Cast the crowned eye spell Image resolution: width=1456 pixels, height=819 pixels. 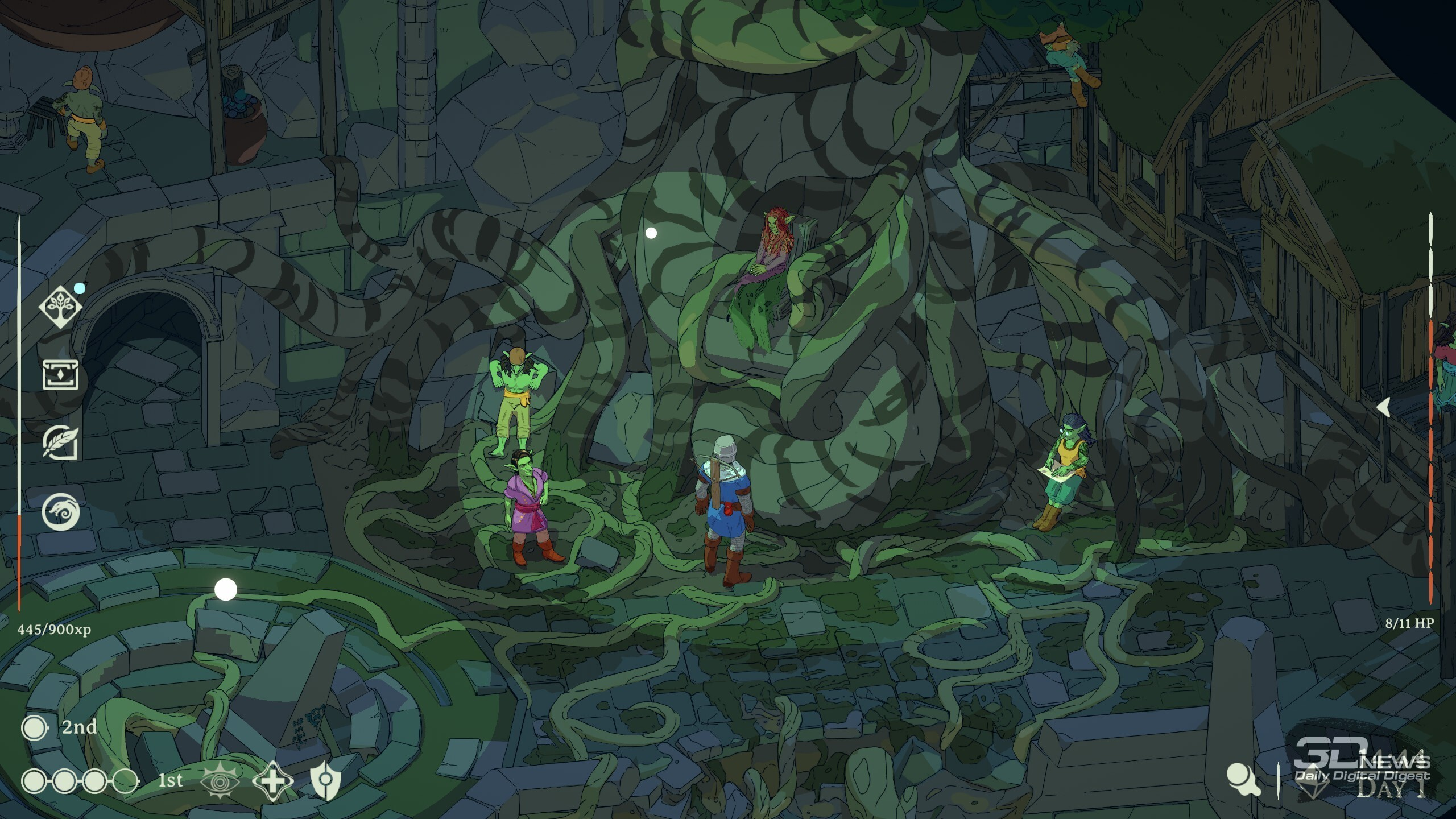pyautogui.click(x=220, y=781)
